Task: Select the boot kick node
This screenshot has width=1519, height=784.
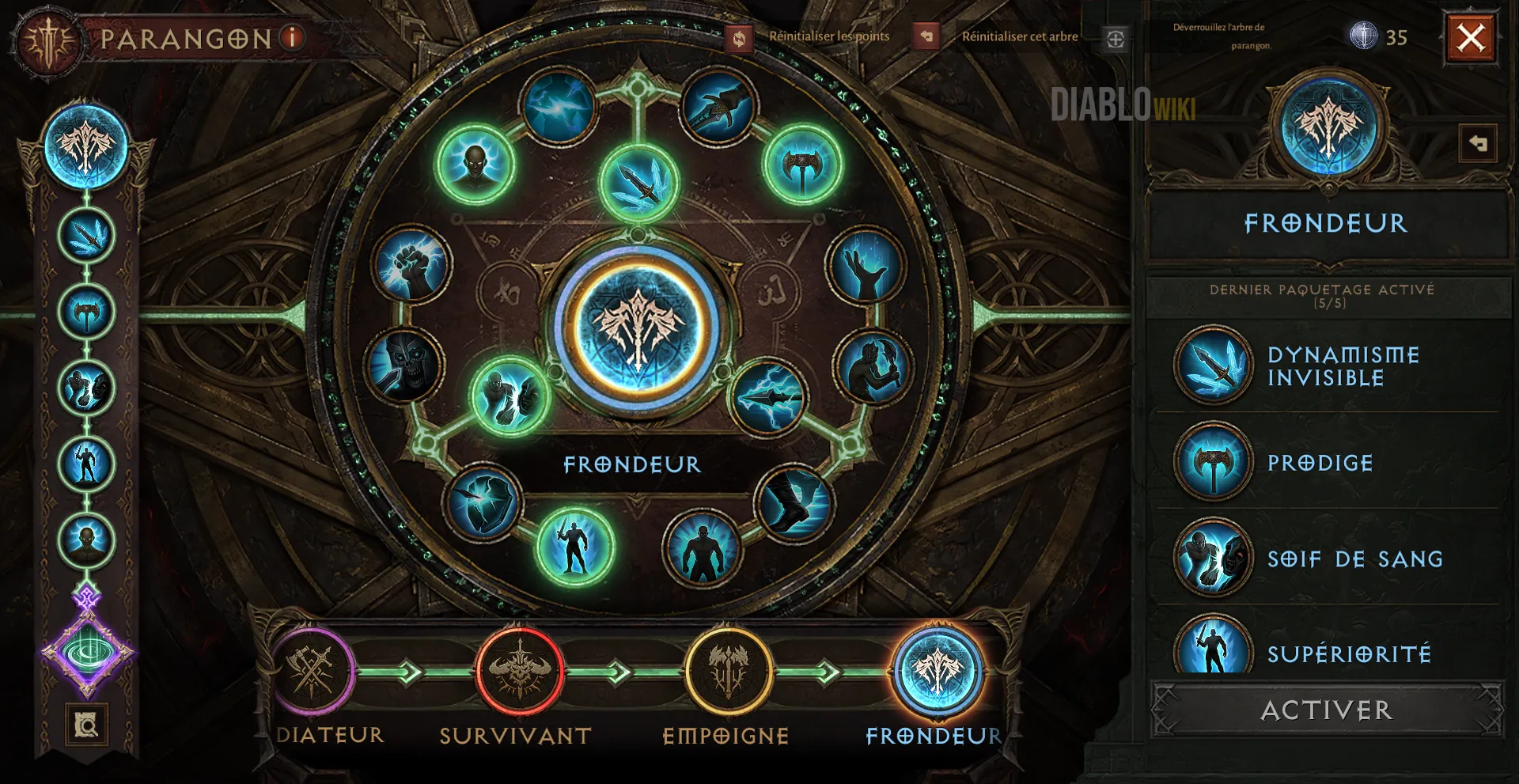Action: (794, 503)
